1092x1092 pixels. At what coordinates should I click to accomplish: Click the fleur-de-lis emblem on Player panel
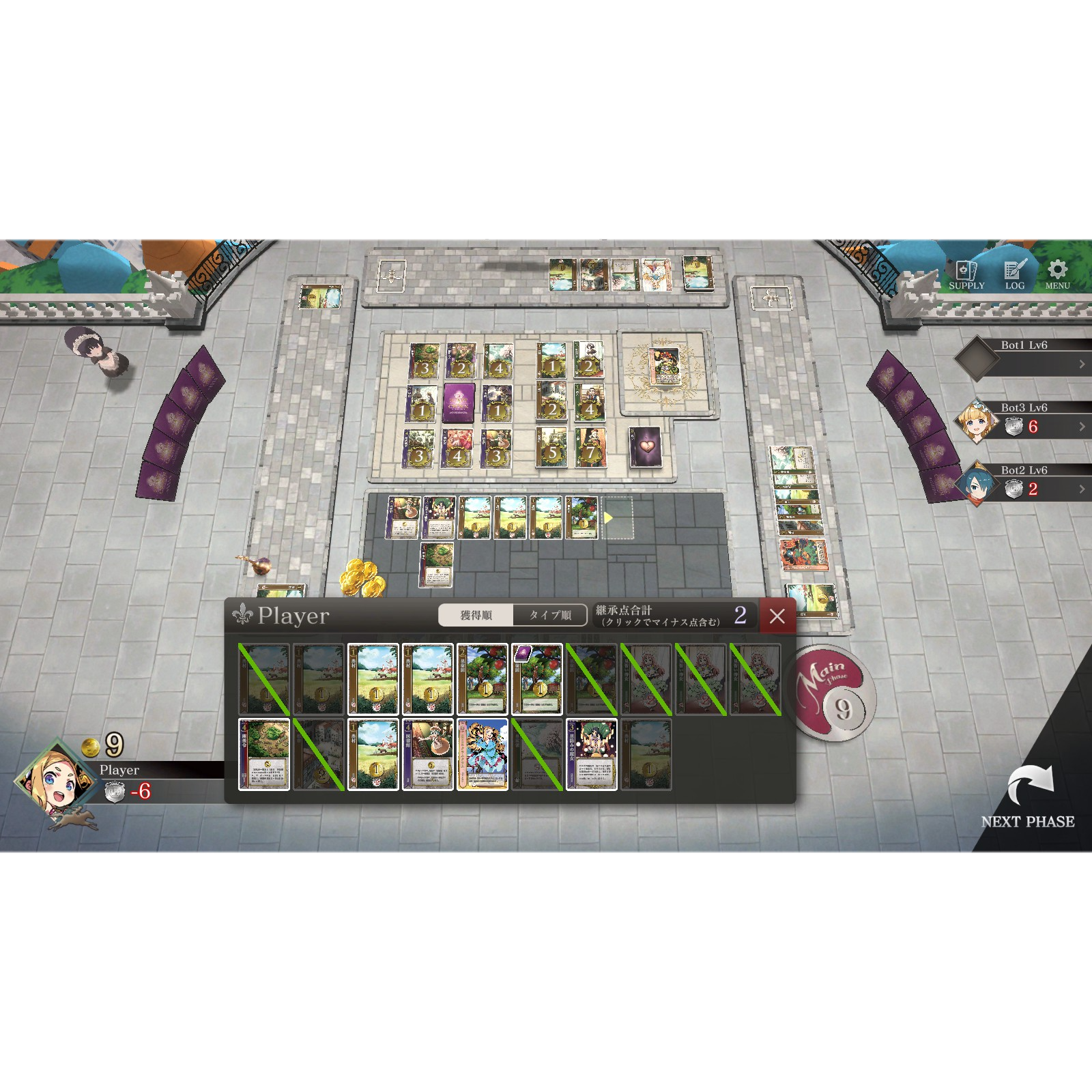coord(242,616)
